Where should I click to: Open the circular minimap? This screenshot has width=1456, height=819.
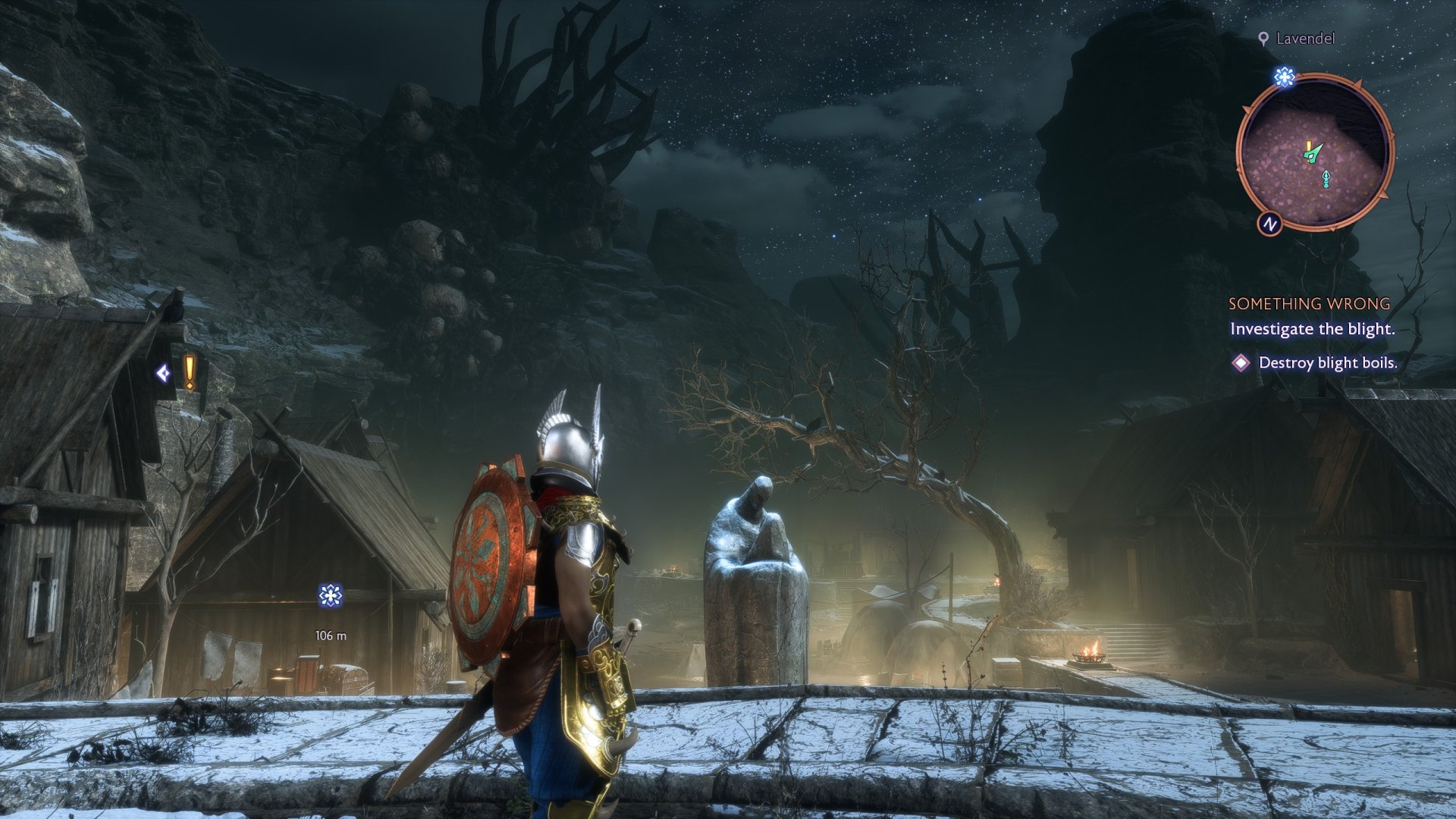point(1314,152)
